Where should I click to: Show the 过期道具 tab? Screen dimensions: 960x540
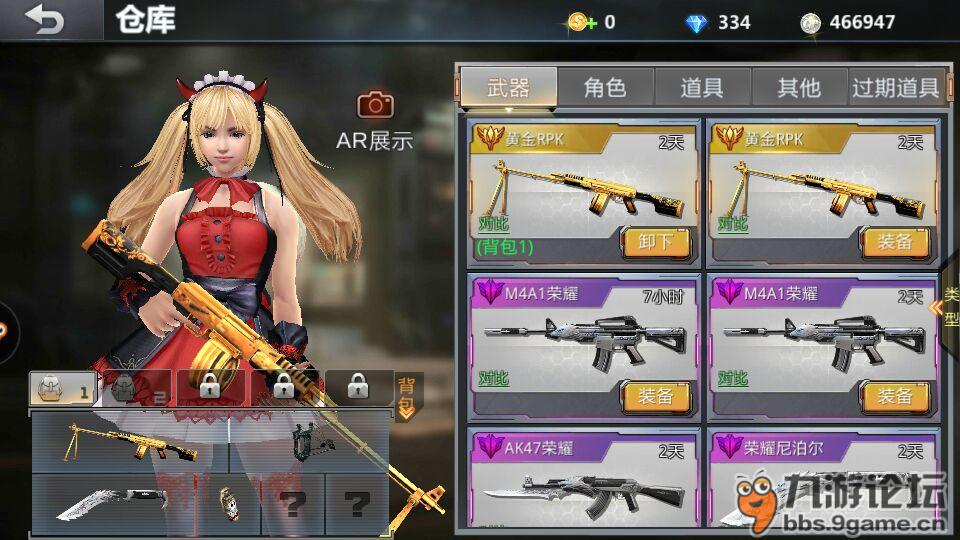[895, 88]
